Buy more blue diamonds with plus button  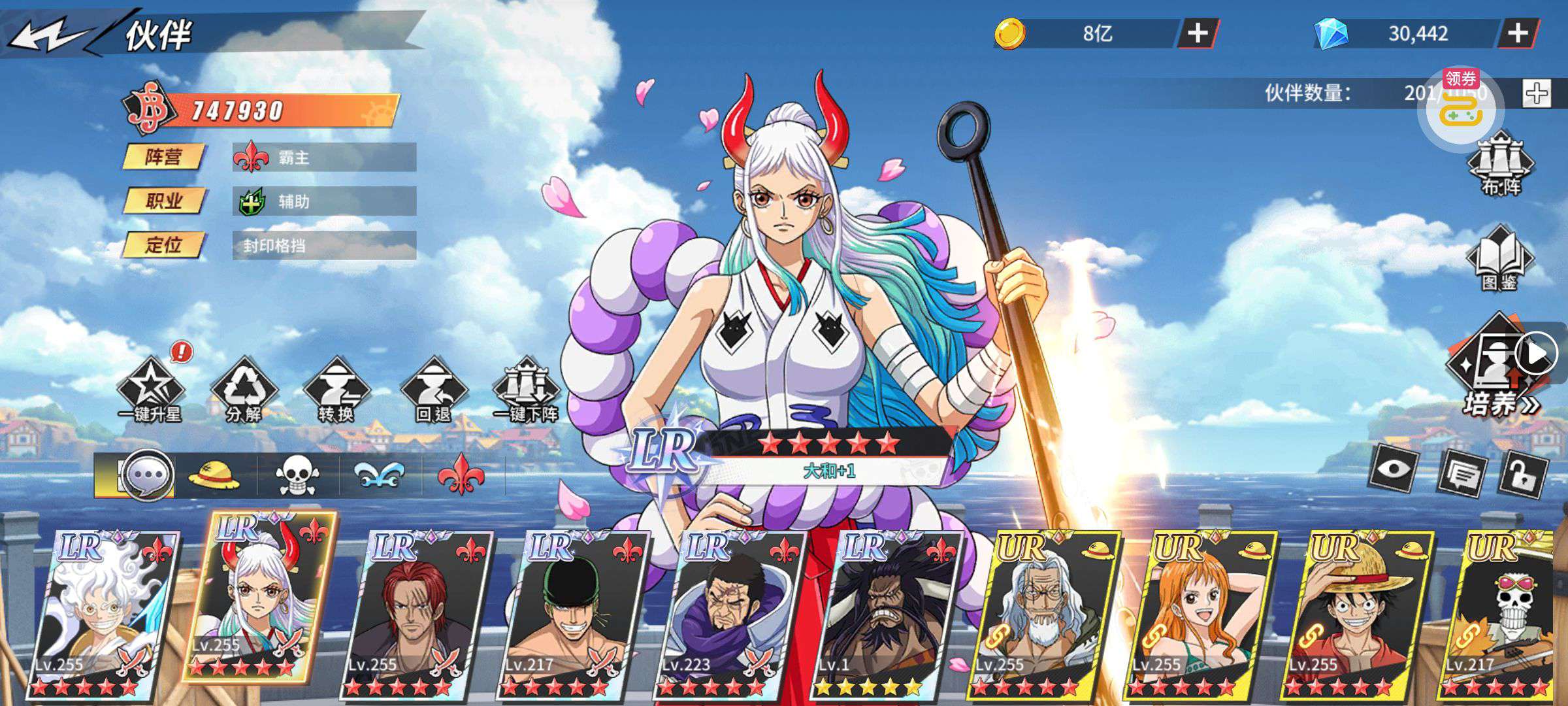pyautogui.click(x=1517, y=33)
